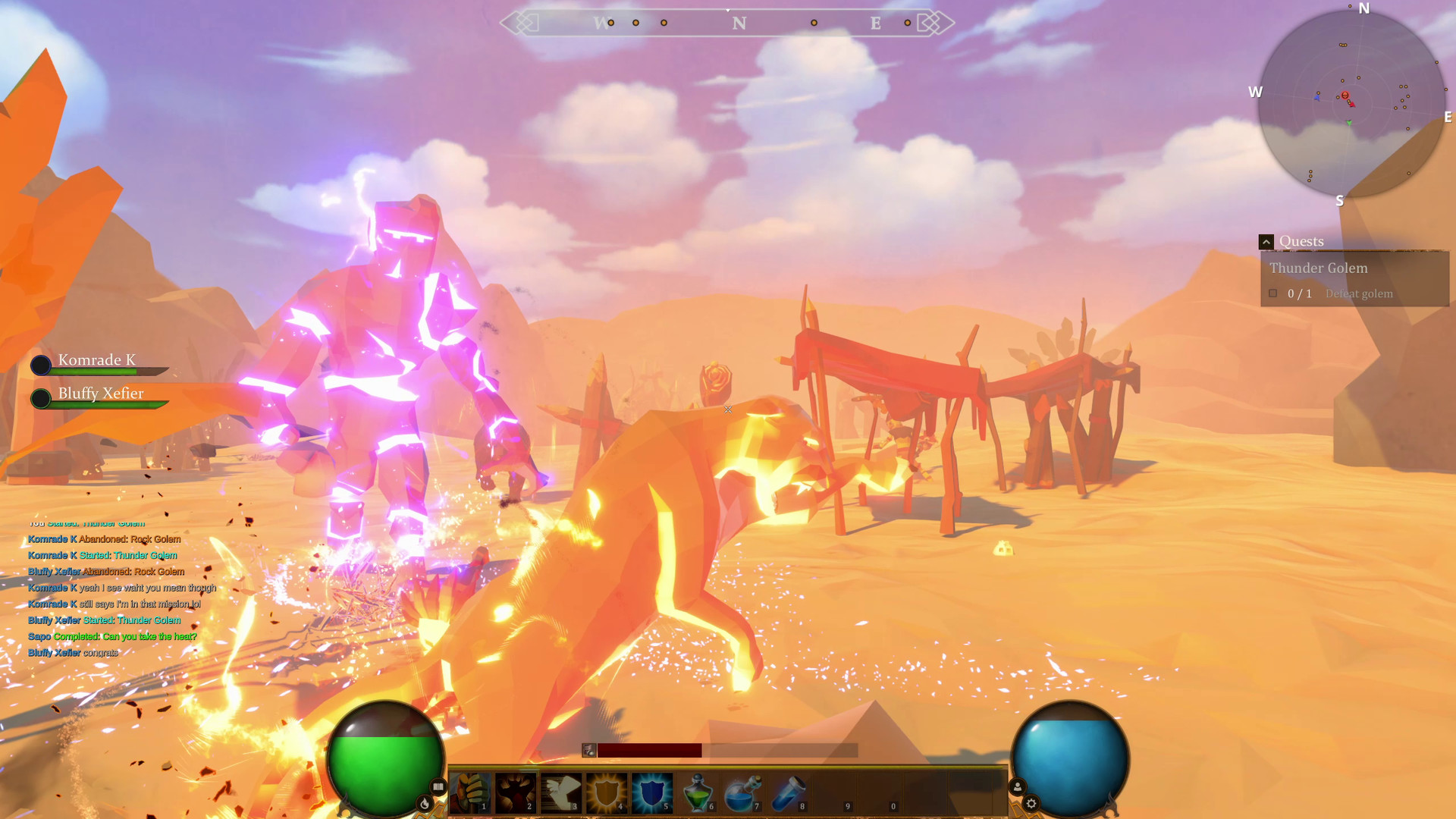Drink the green potion in slot 6
This screenshot has height=819, width=1456.
pyautogui.click(x=699, y=791)
